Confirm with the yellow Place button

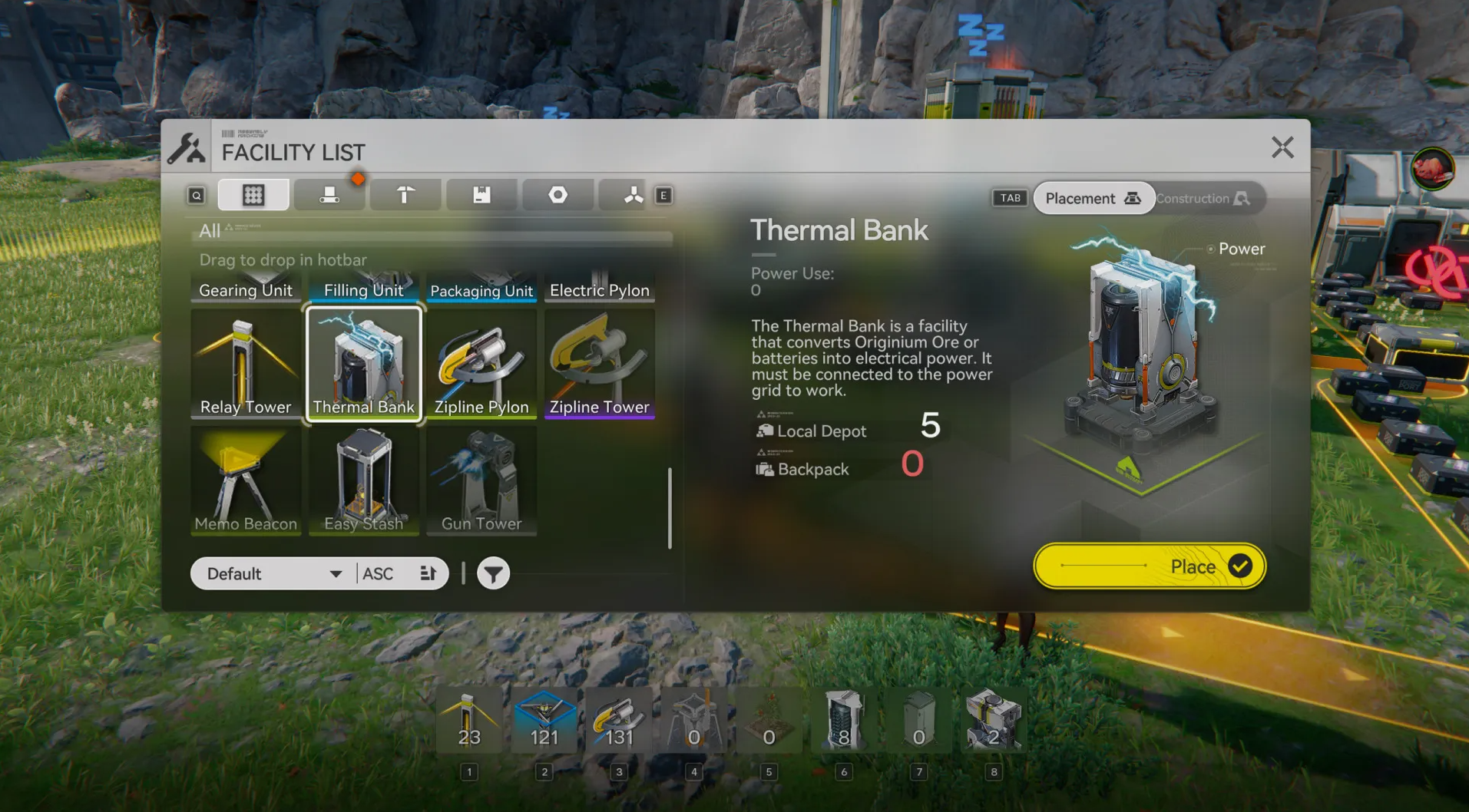(x=1149, y=566)
